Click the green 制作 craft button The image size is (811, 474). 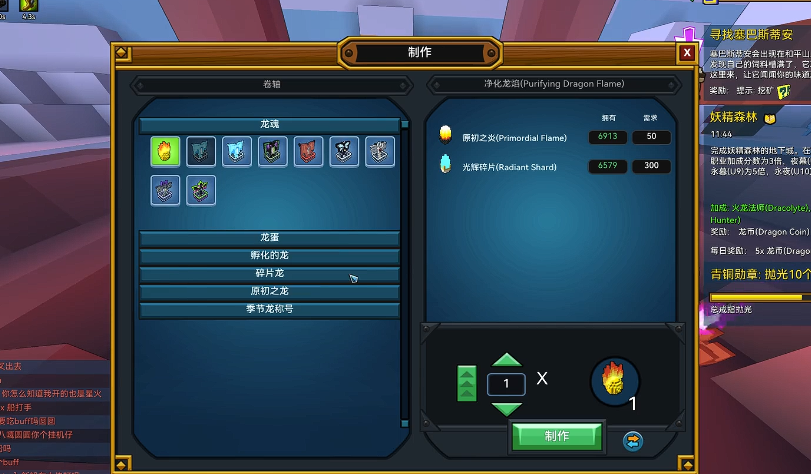(557, 436)
